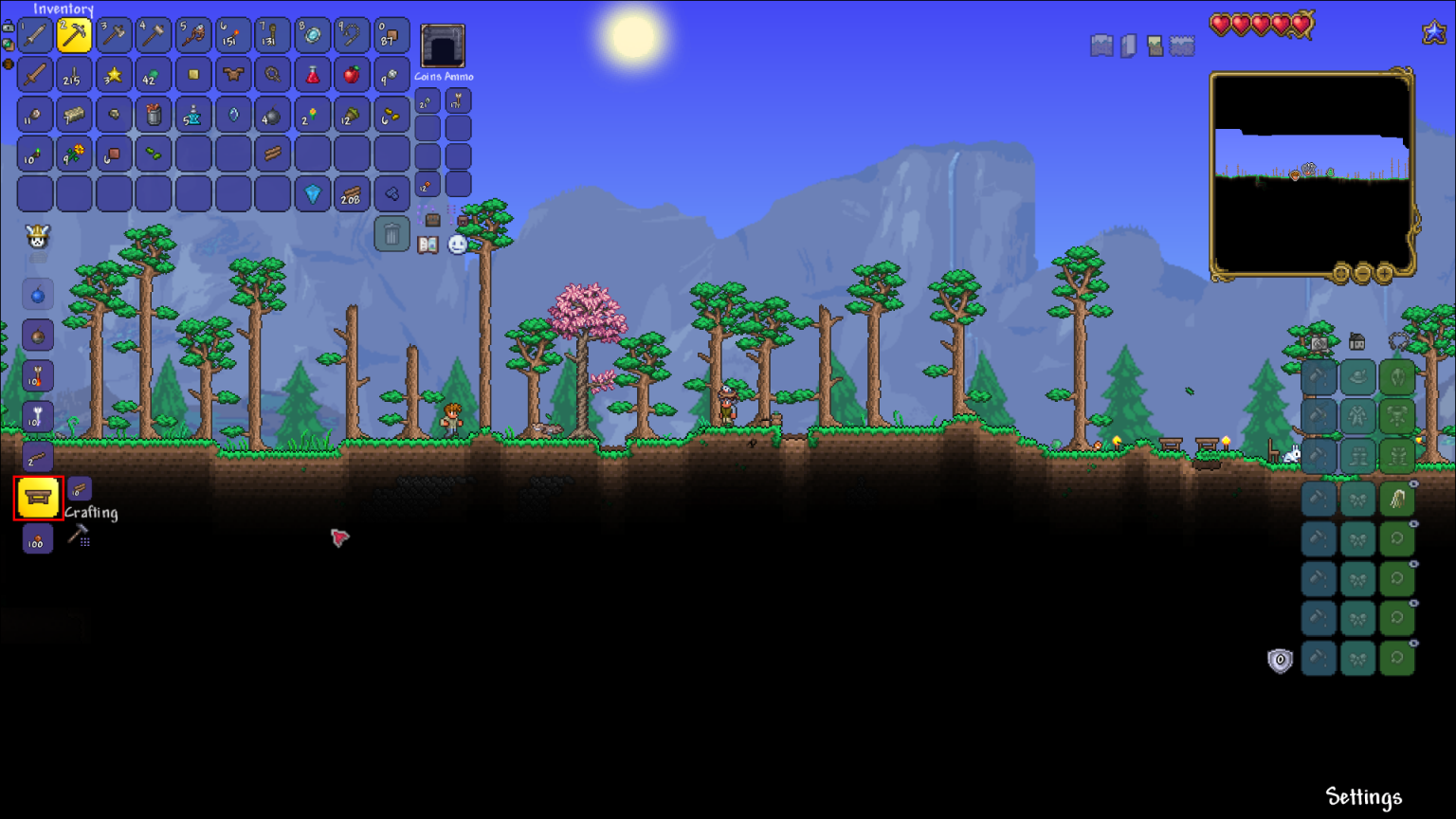The image size is (1456, 819).
Task: Toggle block swap mode
Action: click(x=1154, y=45)
